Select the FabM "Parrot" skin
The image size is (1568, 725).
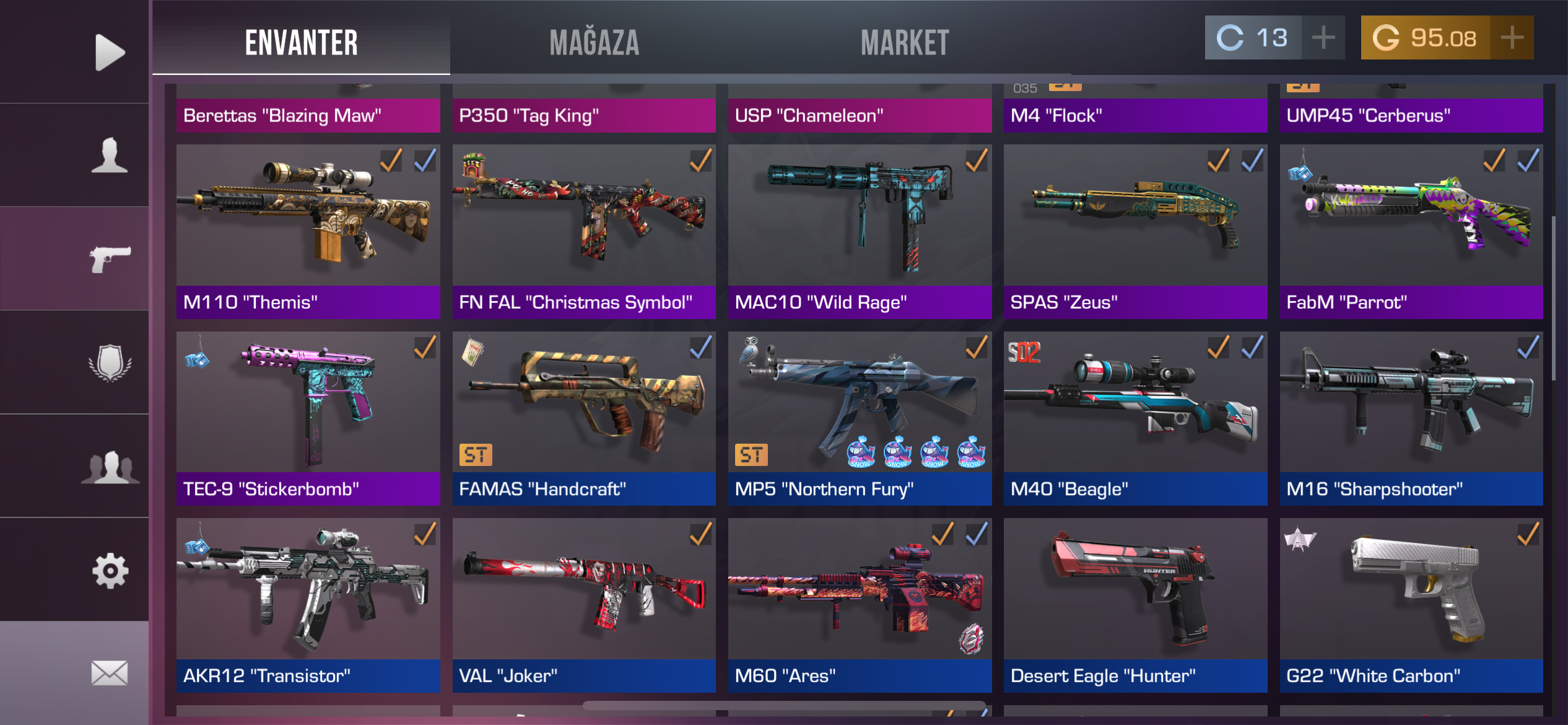pos(1411,231)
